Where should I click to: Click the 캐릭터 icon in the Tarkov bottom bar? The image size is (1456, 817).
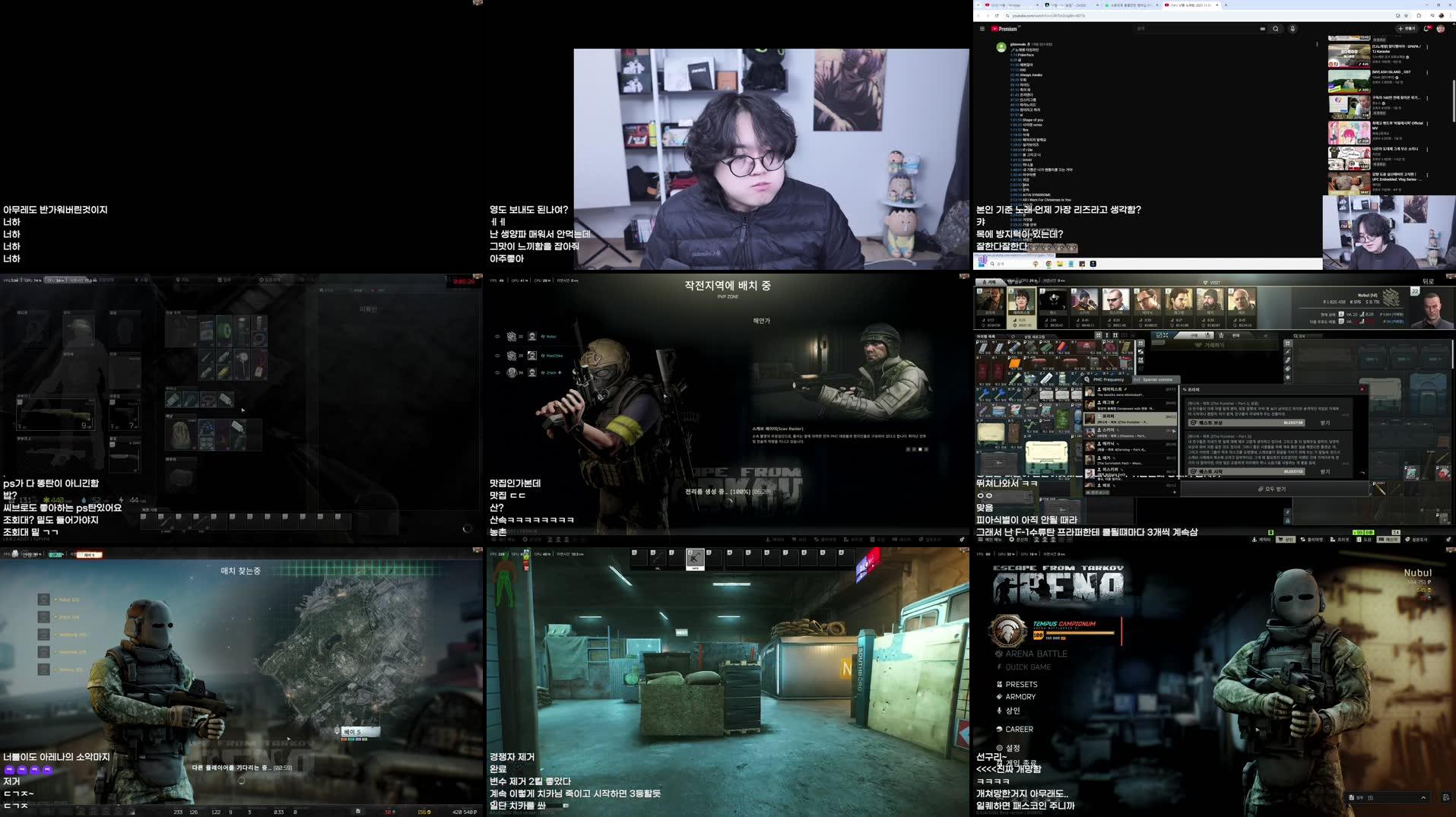1254,540
